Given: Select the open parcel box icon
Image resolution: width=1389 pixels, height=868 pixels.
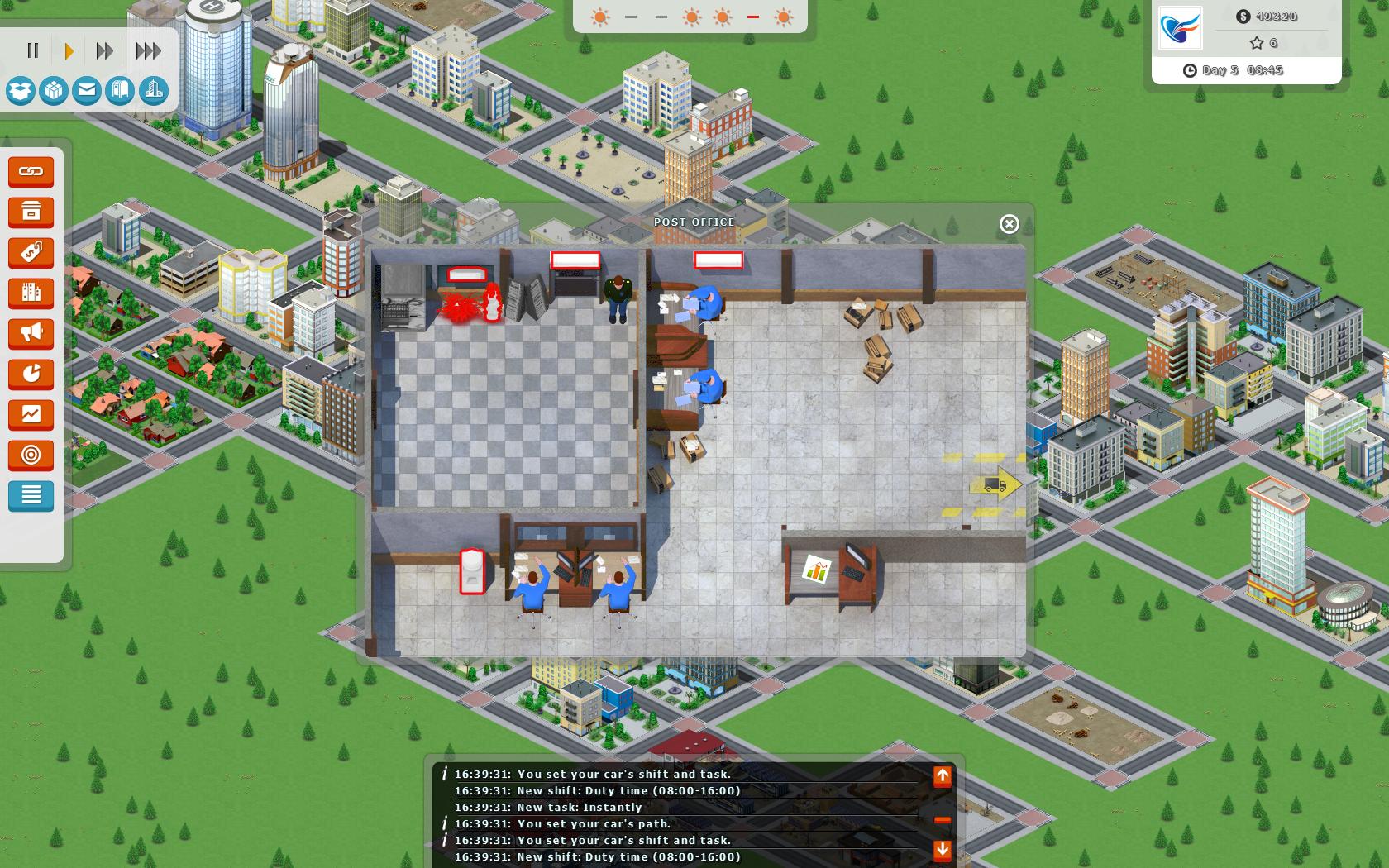Looking at the screenshot, I should tap(20, 93).
